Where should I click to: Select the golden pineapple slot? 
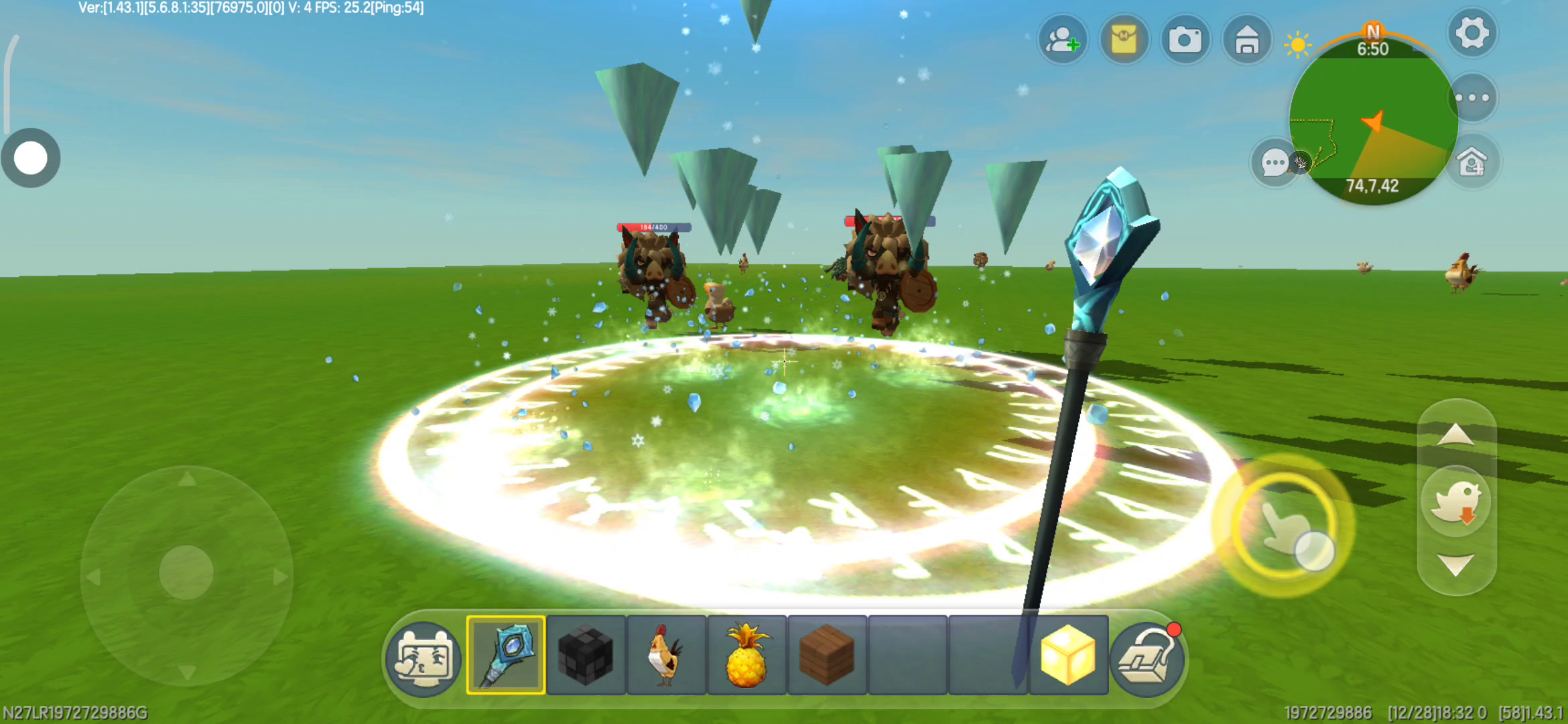click(746, 655)
